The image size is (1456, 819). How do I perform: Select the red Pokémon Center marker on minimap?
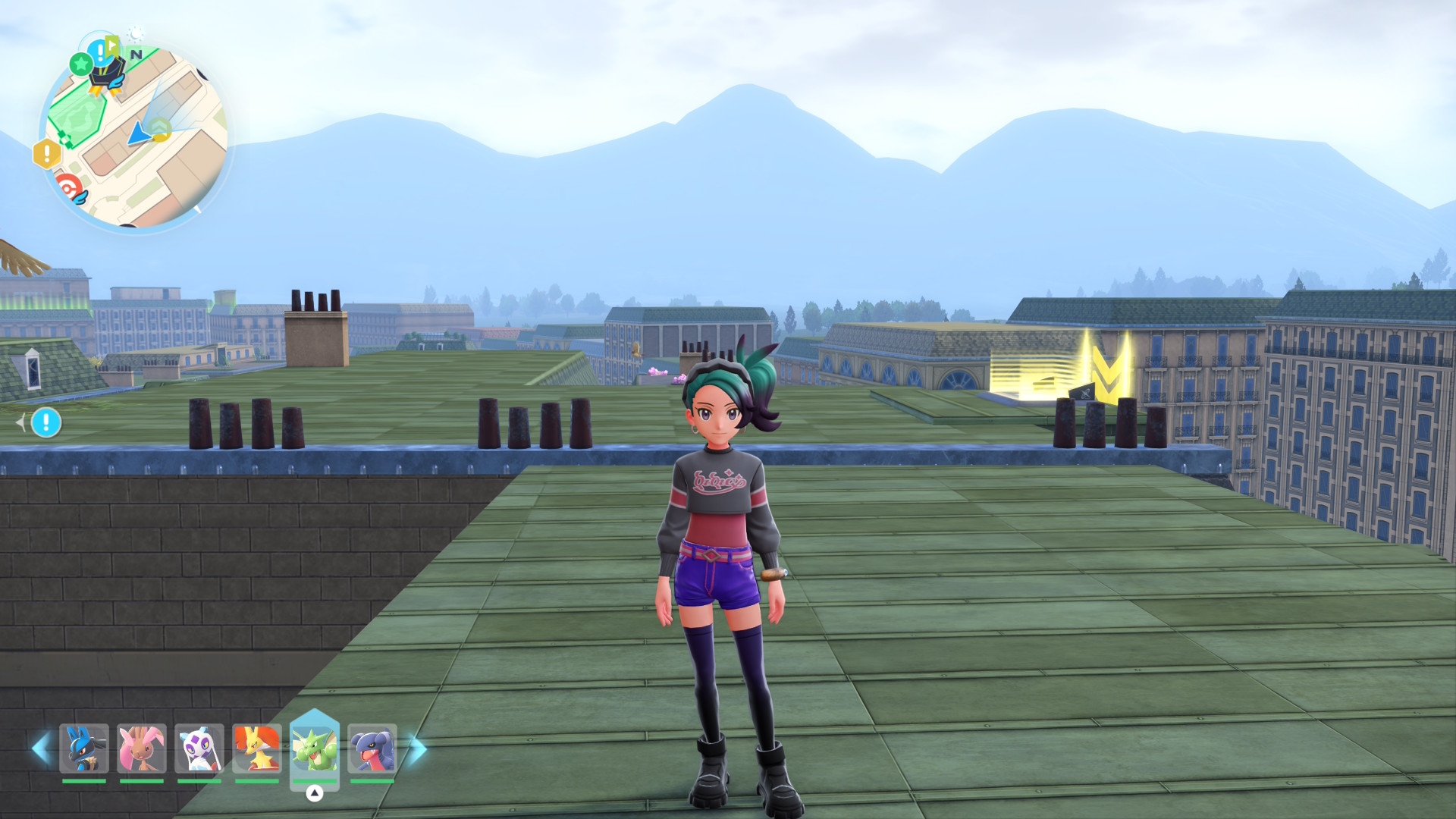point(68,187)
